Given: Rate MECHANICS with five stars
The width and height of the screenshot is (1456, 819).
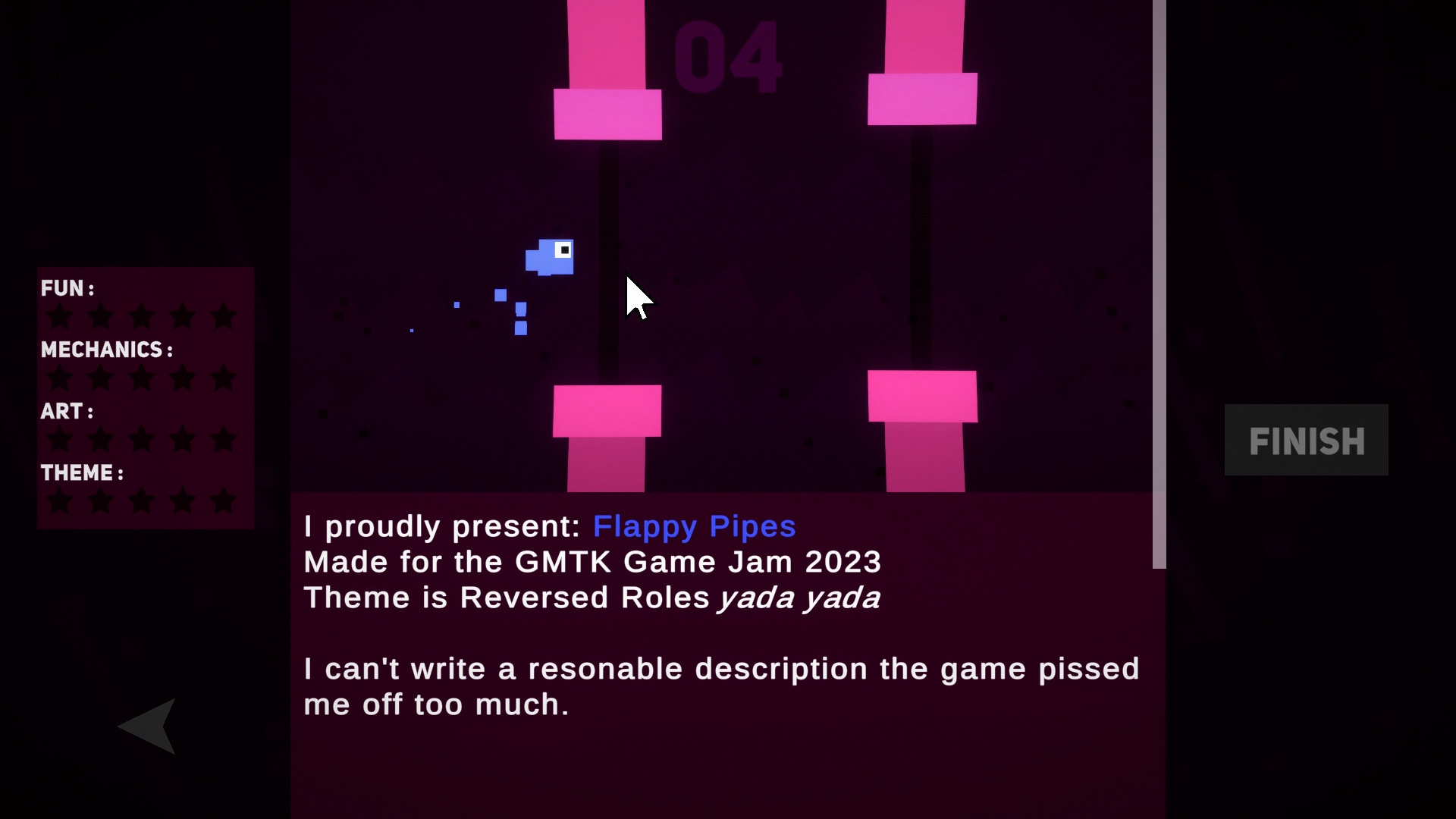Looking at the screenshot, I should 223,377.
